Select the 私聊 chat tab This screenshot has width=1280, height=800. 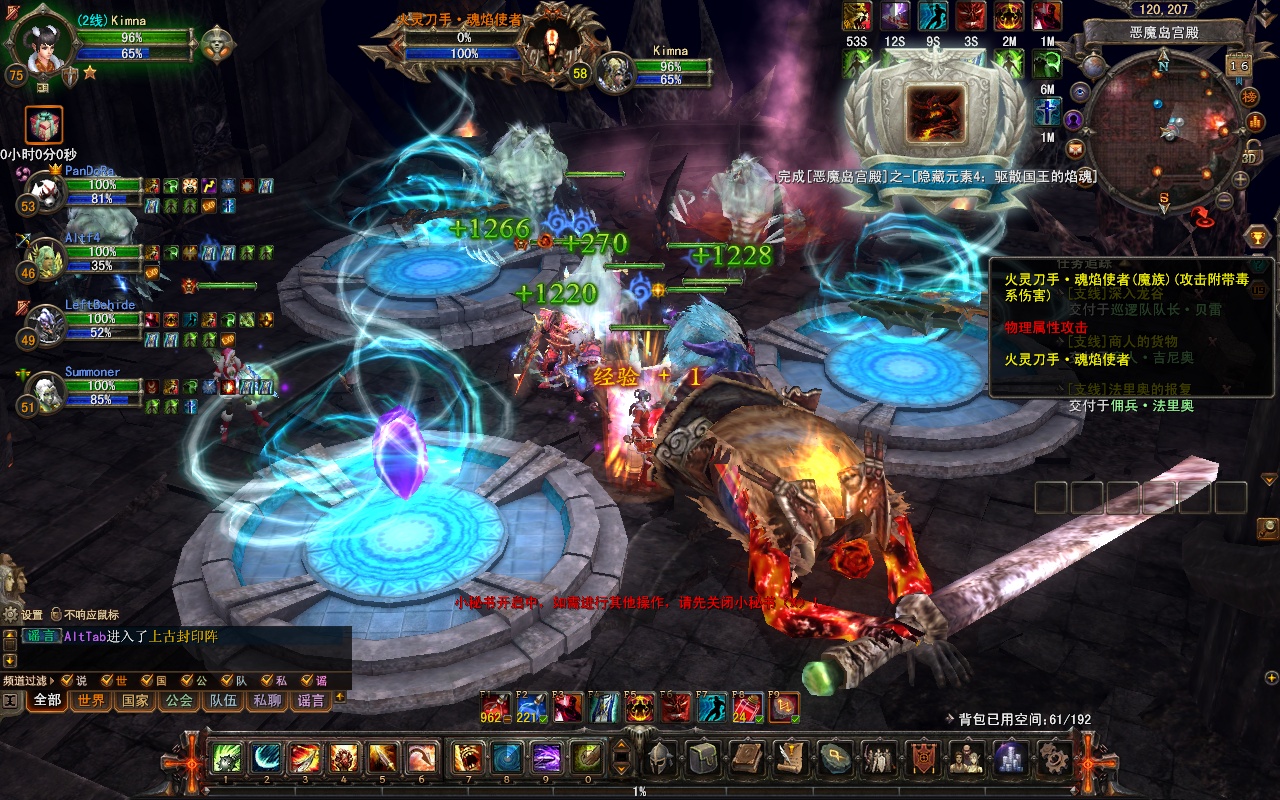[x=267, y=701]
